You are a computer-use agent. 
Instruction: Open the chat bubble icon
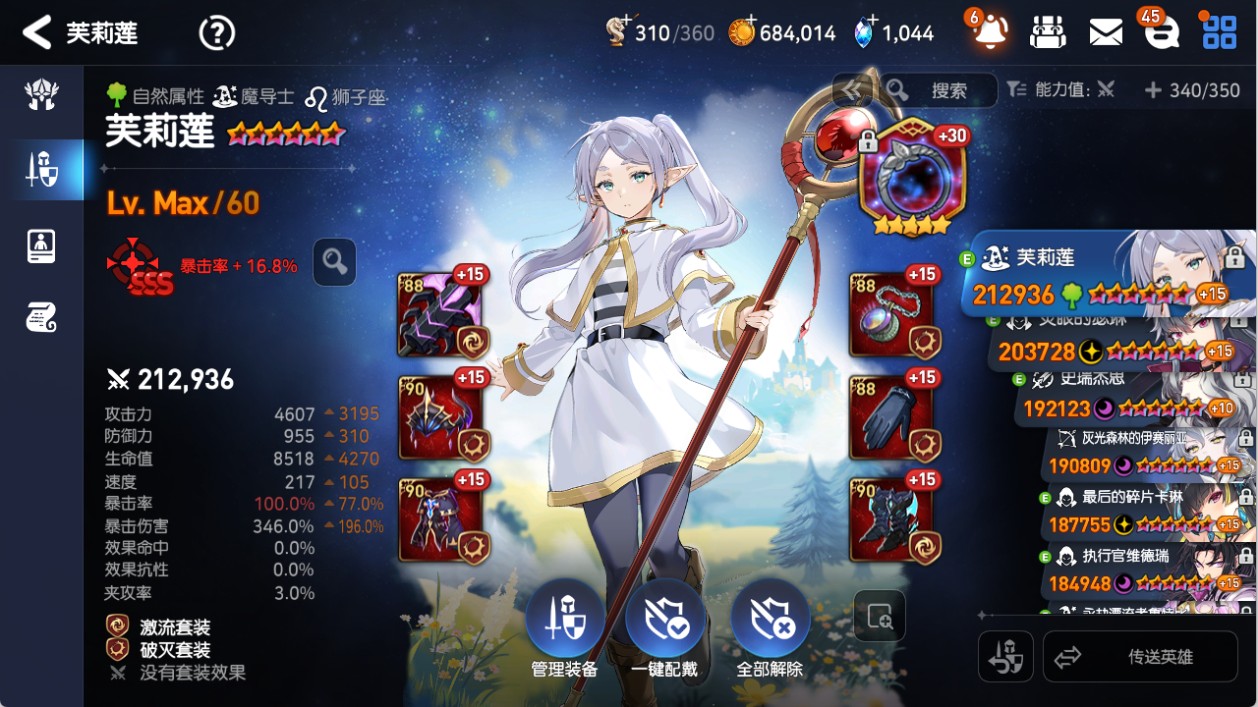click(1161, 33)
